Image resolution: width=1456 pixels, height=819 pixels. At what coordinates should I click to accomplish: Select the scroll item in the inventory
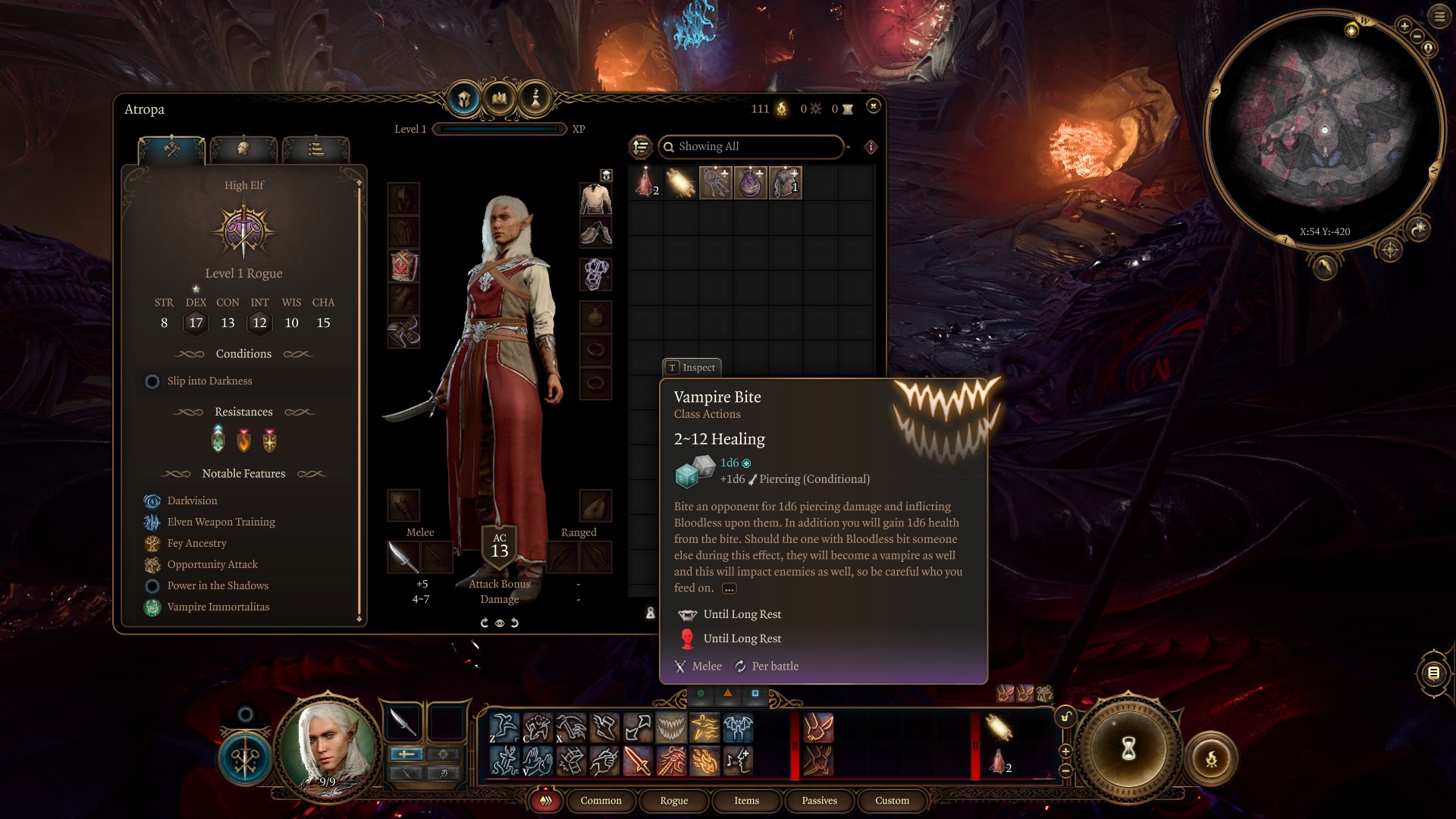680,183
